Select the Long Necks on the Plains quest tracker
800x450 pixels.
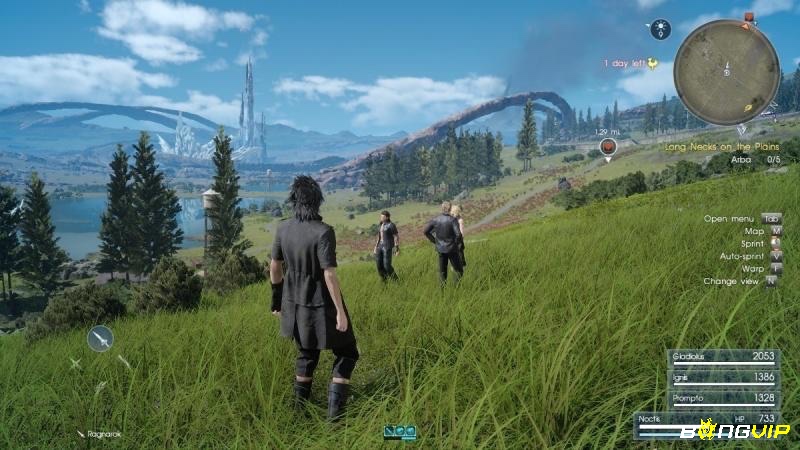tap(723, 147)
